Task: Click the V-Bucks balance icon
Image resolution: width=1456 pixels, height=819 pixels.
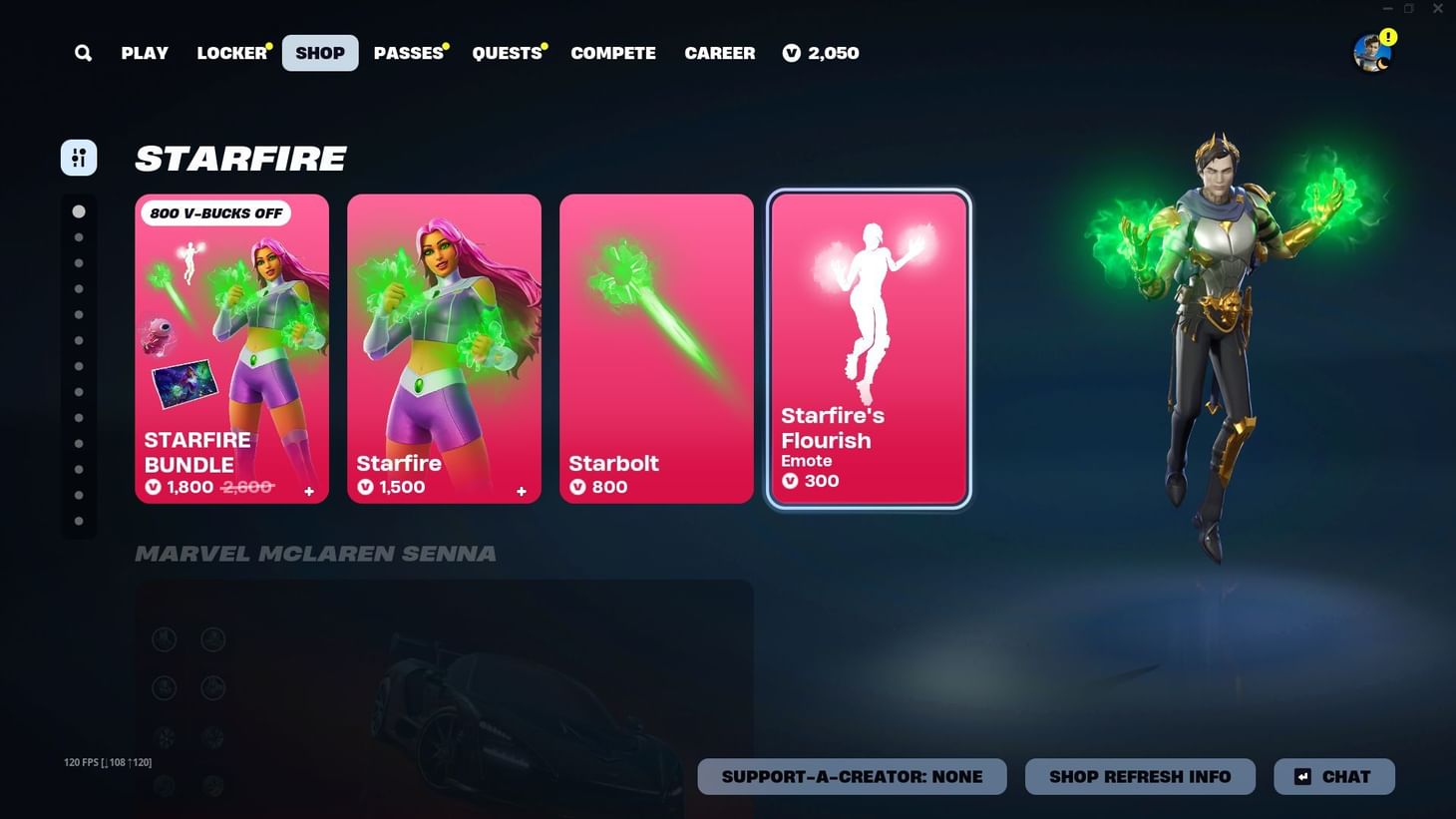Action: (x=793, y=53)
